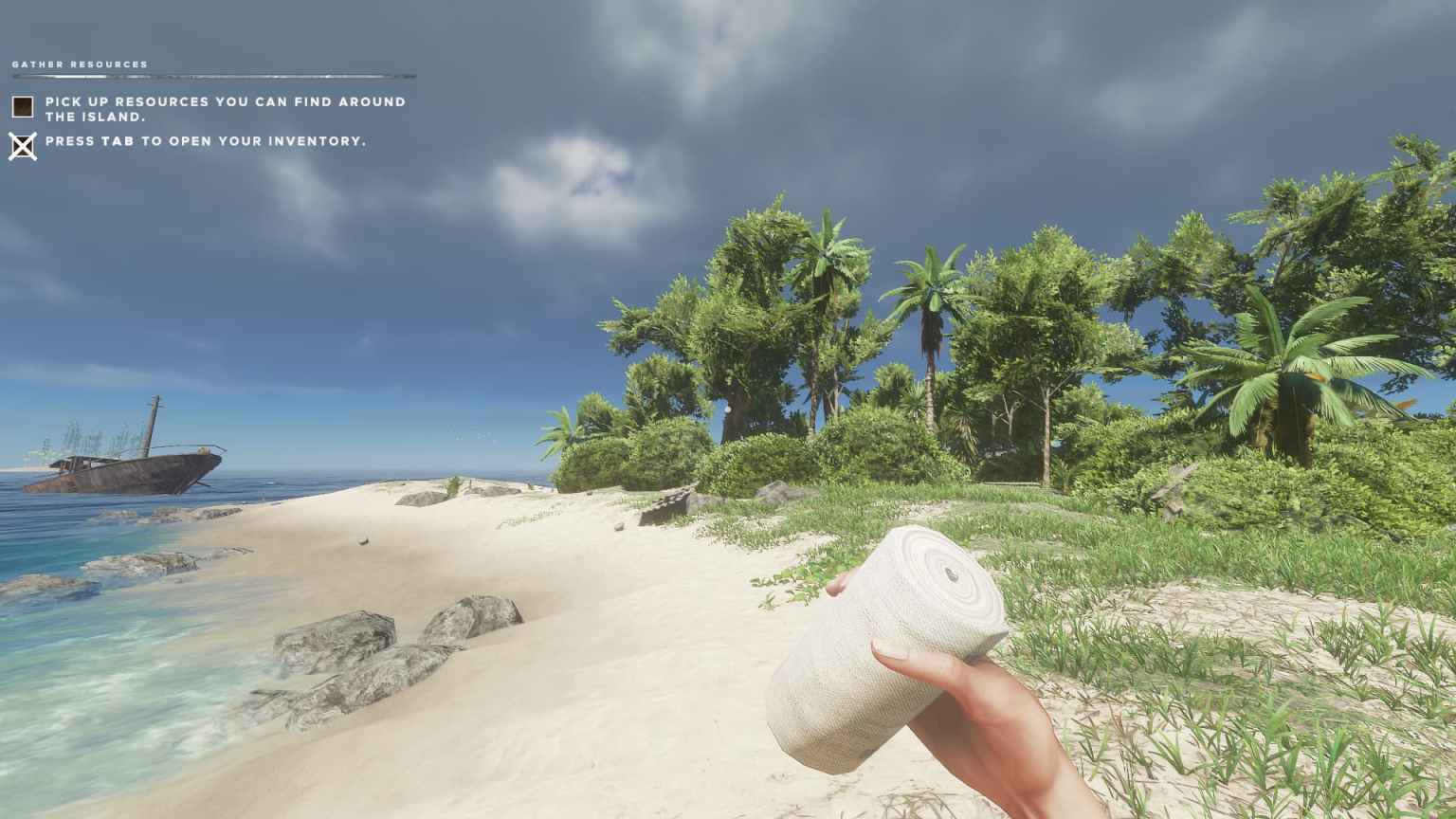Screen dimensions: 1456x819
Task: Click the small bird on the sand
Action: point(363,540)
